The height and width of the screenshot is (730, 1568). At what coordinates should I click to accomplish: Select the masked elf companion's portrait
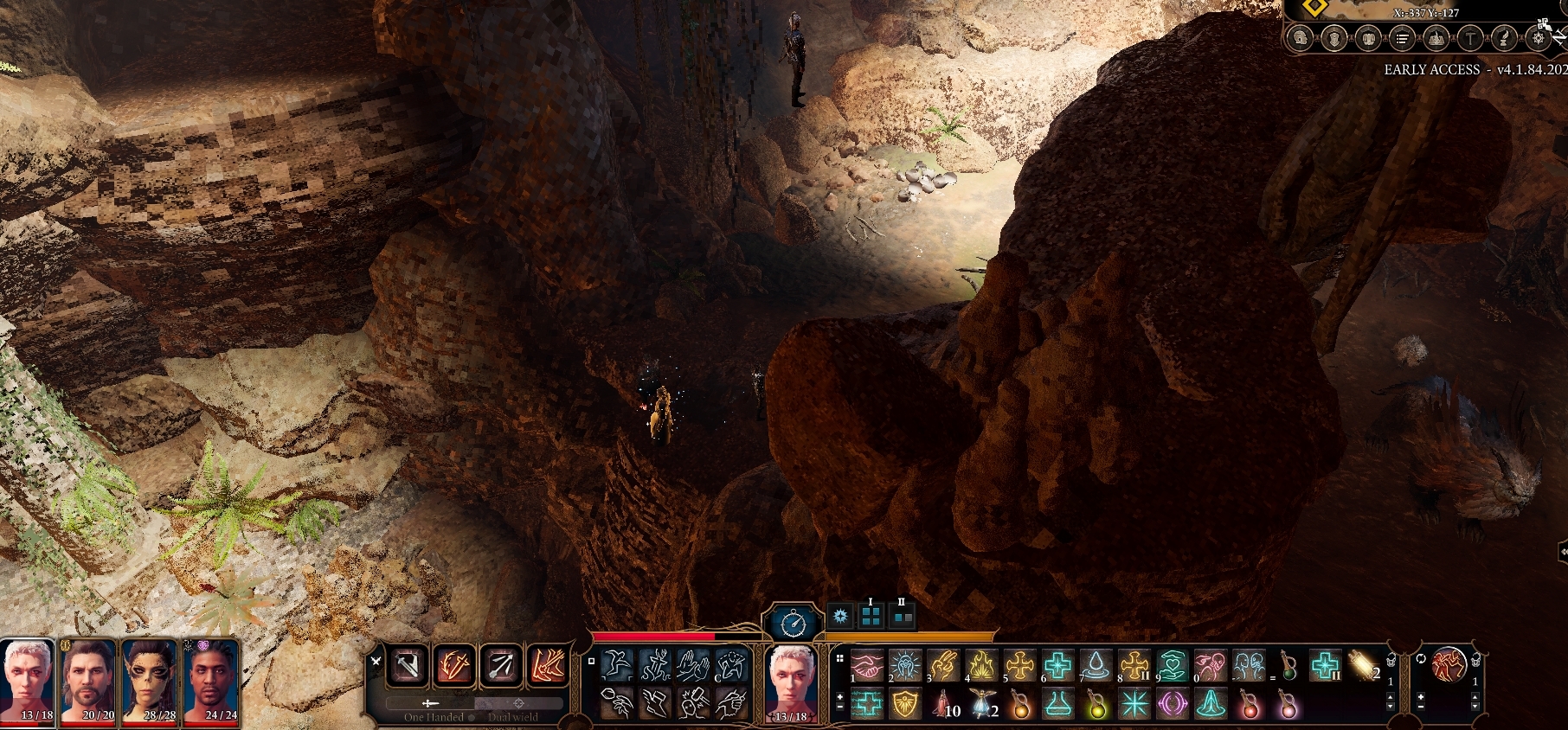tap(149, 682)
